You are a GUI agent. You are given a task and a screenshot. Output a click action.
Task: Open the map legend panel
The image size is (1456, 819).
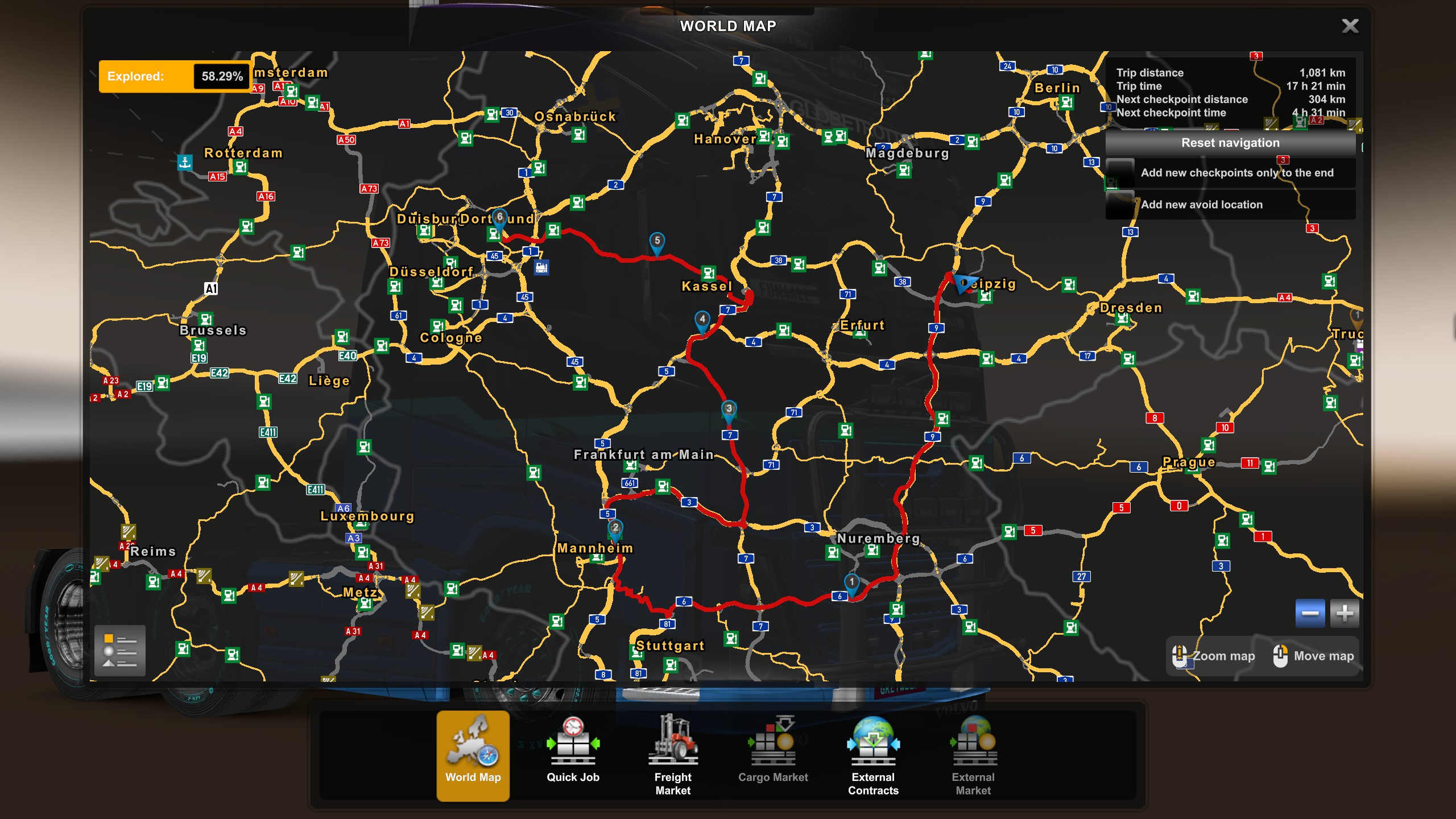tap(120, 650)
